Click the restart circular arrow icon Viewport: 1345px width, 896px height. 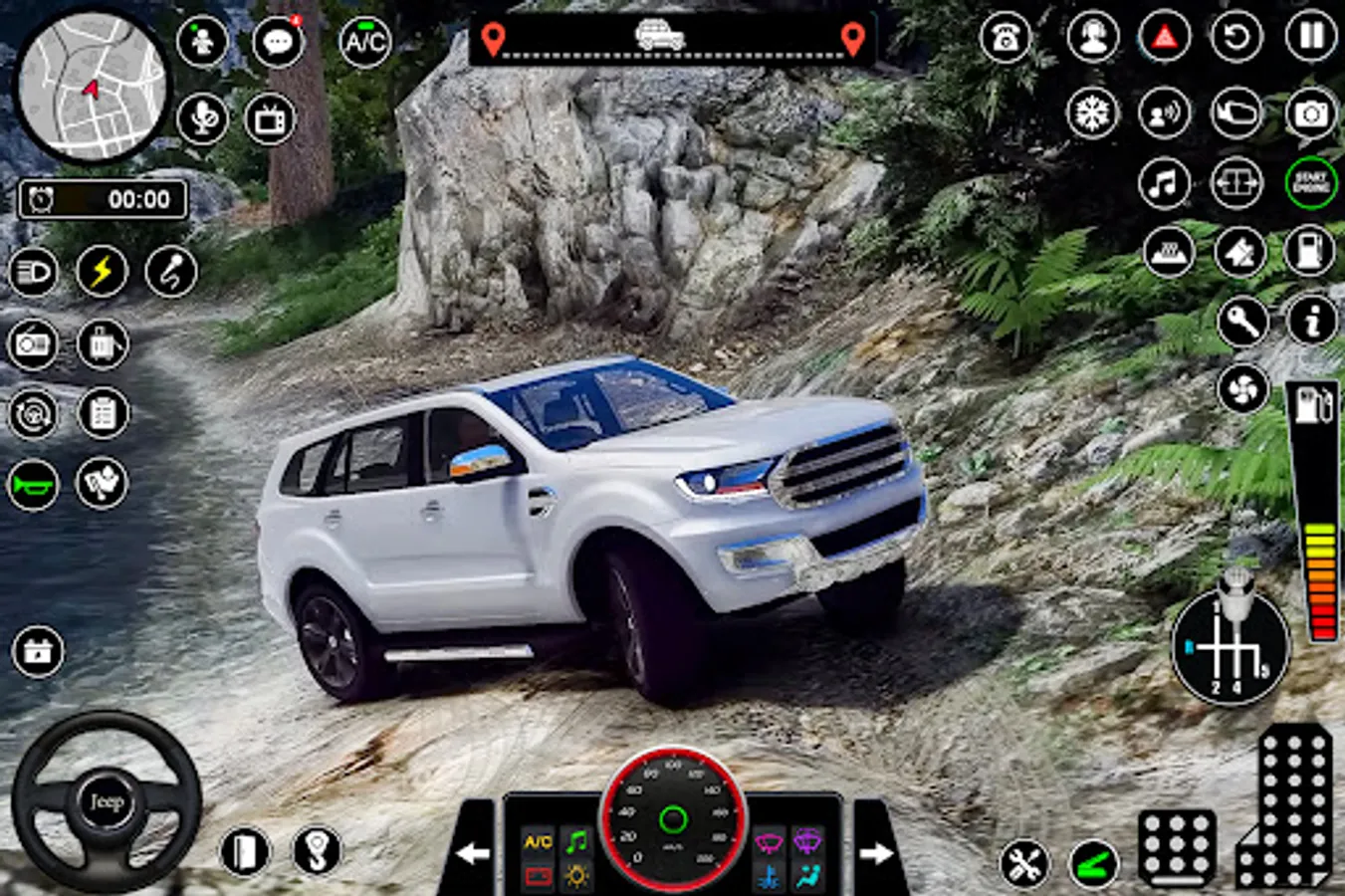coord(1236,38)
